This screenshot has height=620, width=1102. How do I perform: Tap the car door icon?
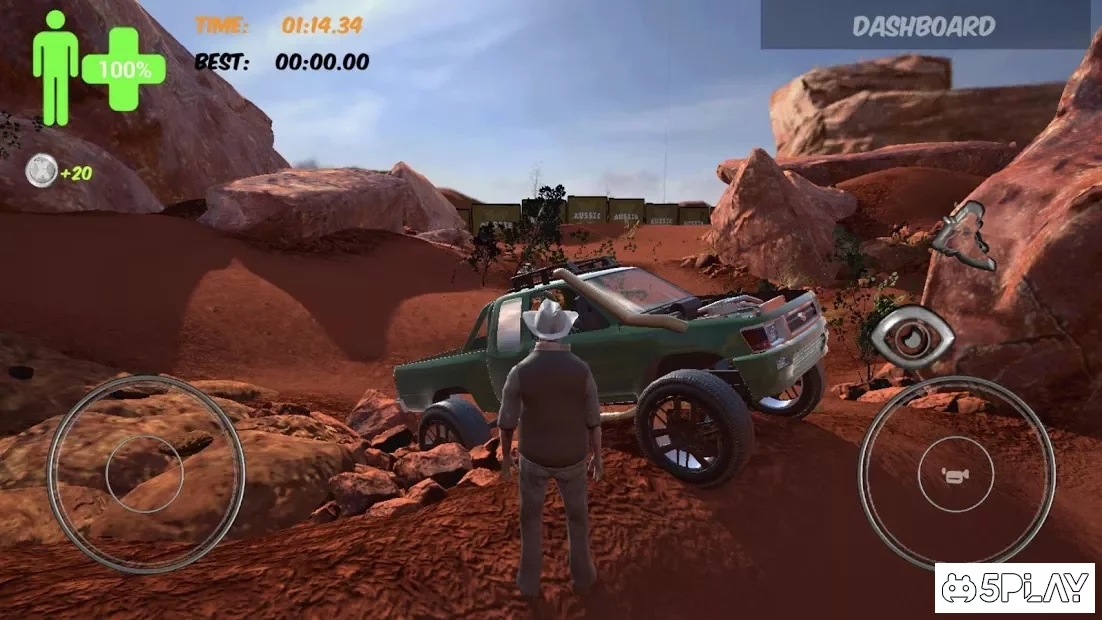(963, 235)
